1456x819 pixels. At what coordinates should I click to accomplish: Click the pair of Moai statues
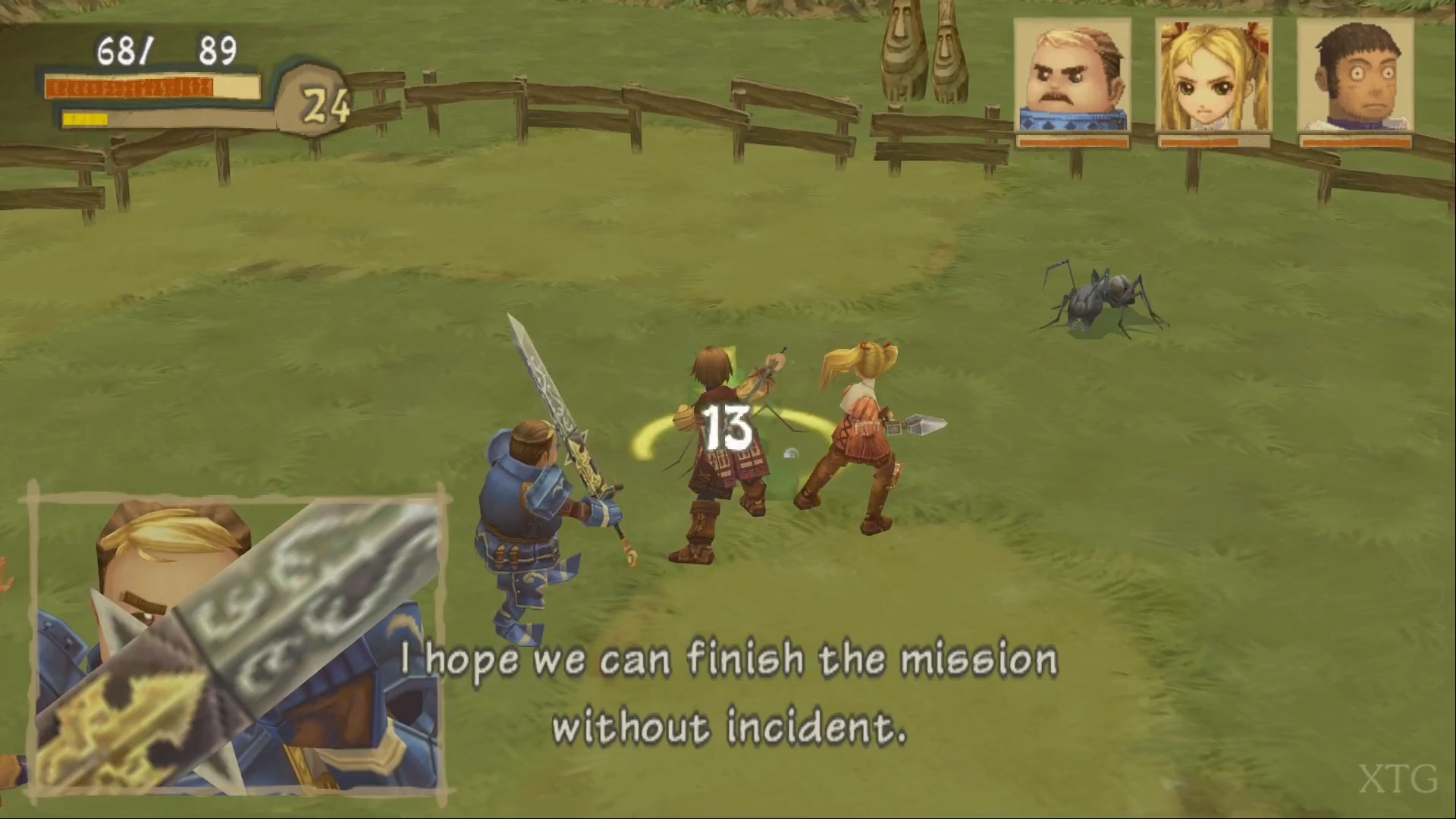(920, 53)
